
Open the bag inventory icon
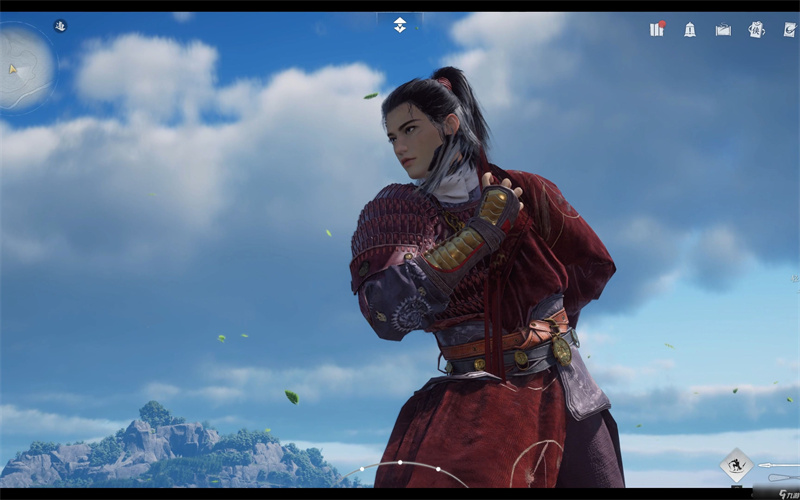click(x=723, y=29)
